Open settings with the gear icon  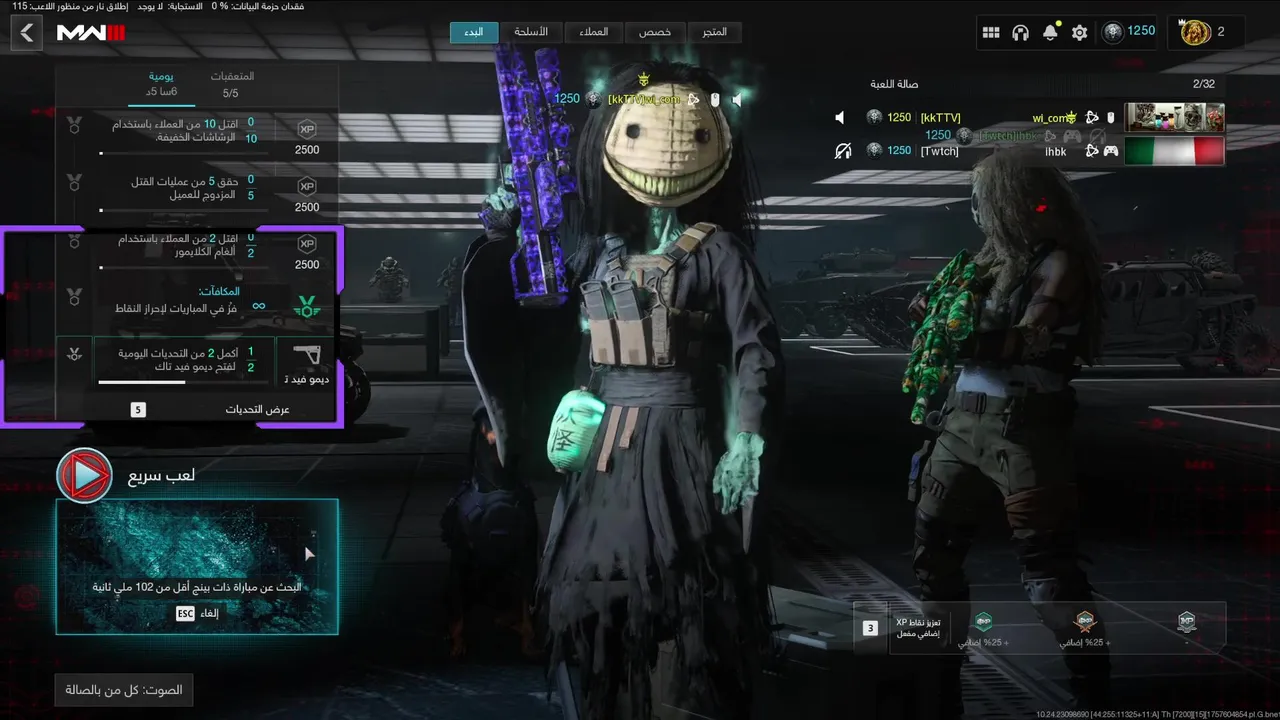tap(1079, 33)
